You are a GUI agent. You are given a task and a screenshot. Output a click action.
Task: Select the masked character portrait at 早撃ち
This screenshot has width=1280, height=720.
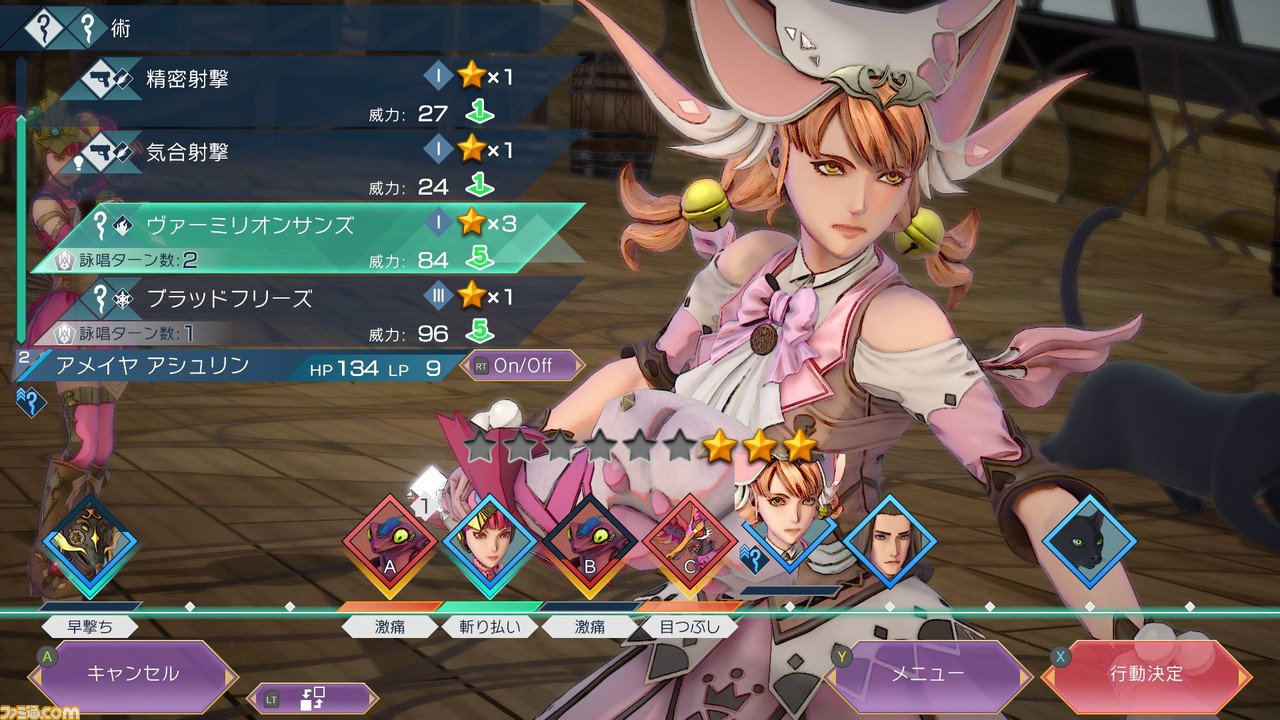coord(90,543)
